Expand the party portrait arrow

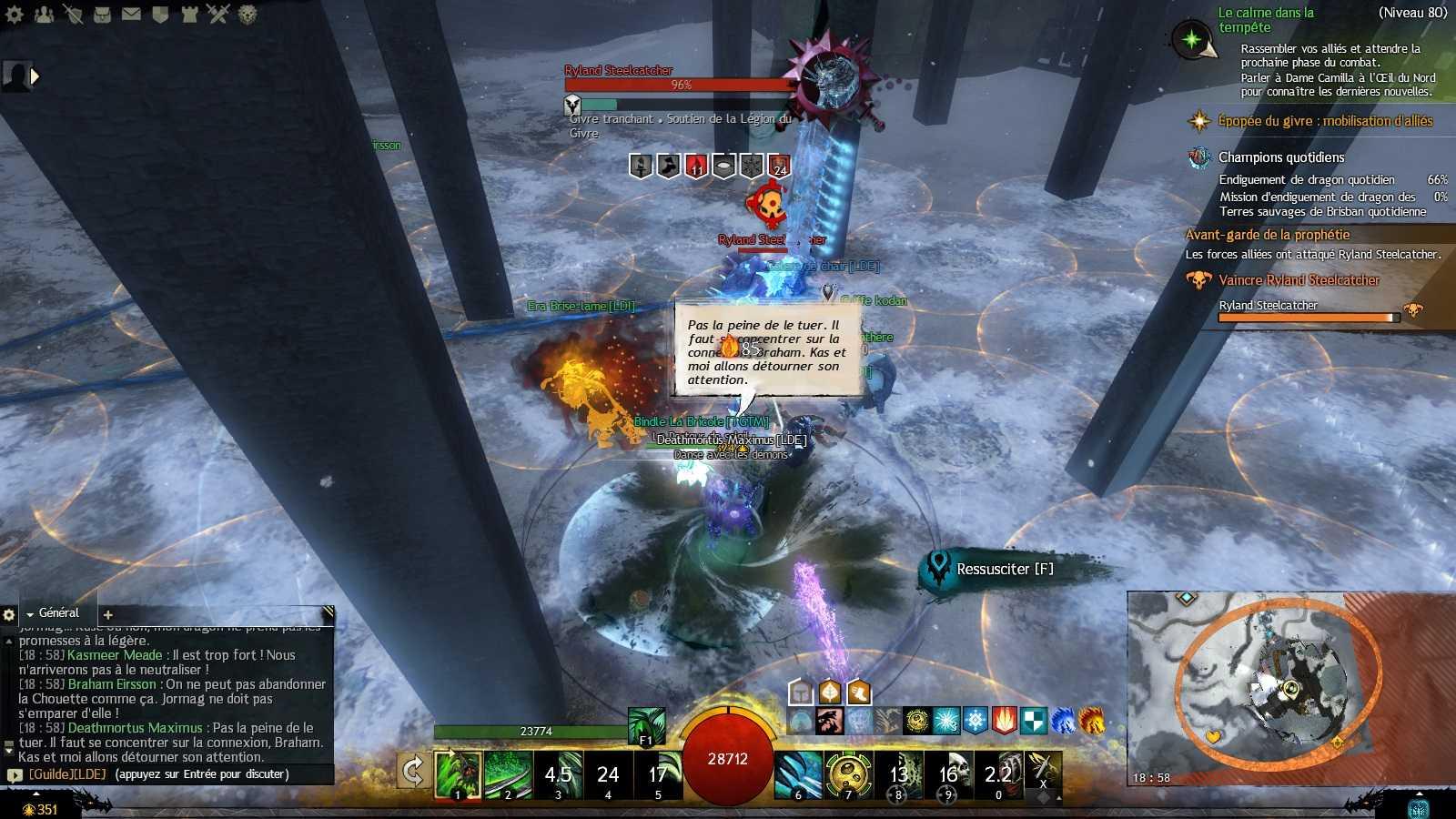coord(35,76)
